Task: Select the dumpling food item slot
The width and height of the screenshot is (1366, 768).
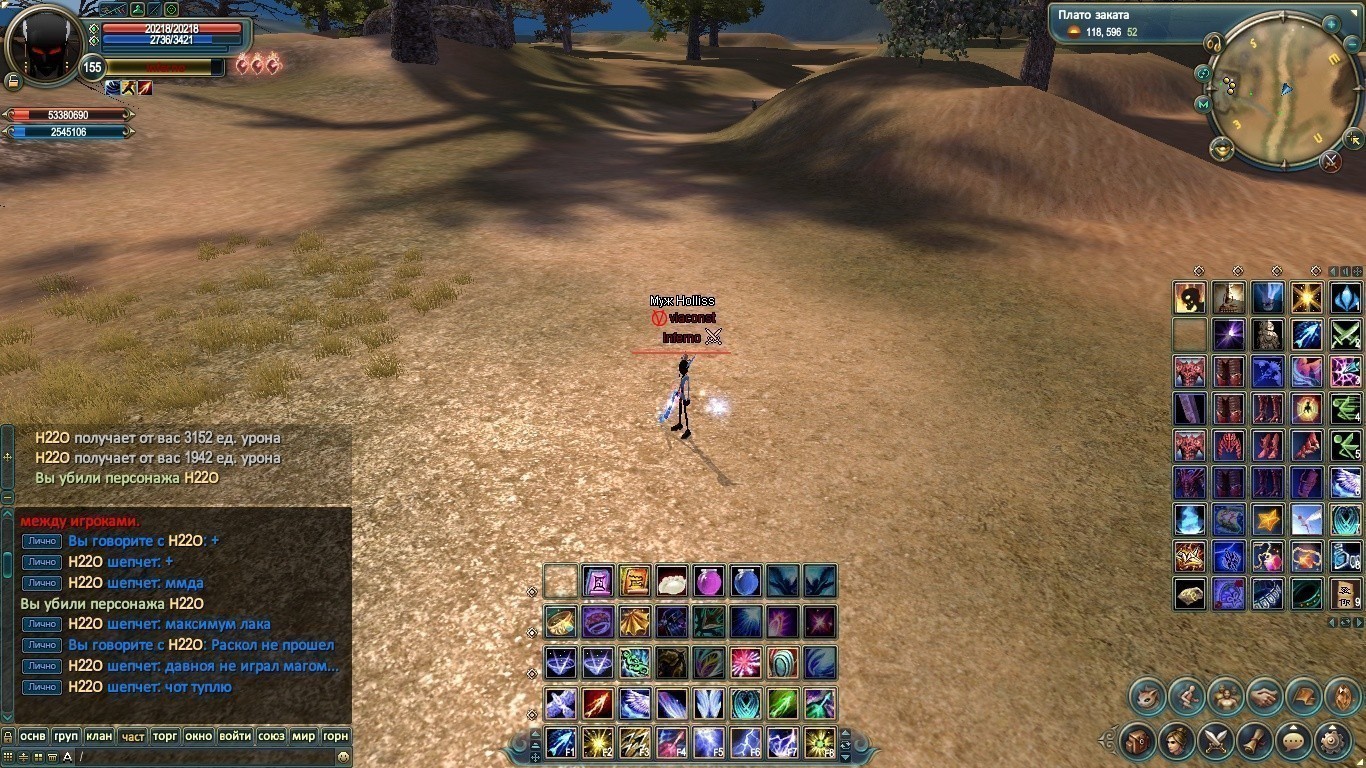Action: [671, 580]
